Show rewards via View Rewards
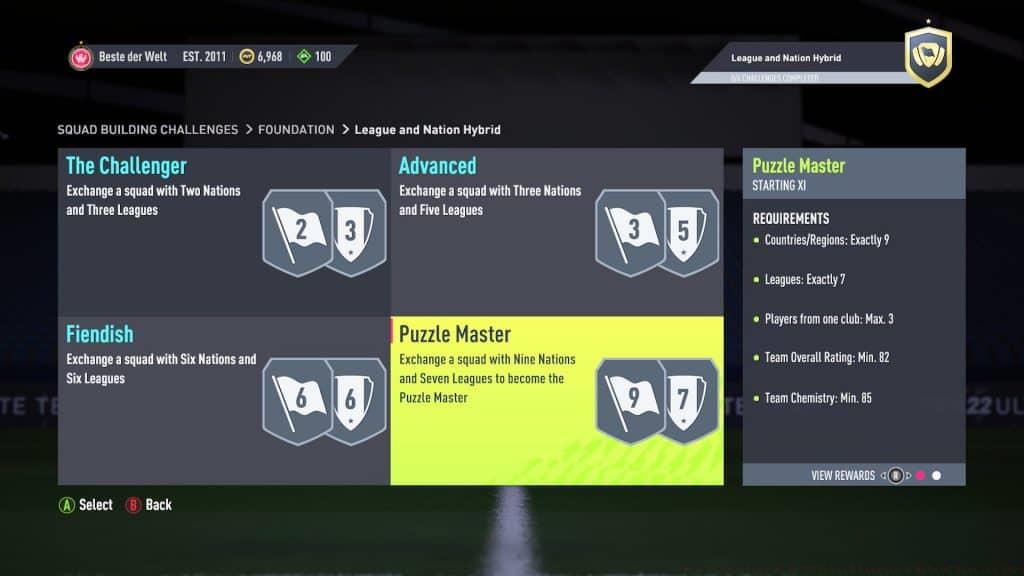This screenshot has width=1024, height=576. click(843, 476)
